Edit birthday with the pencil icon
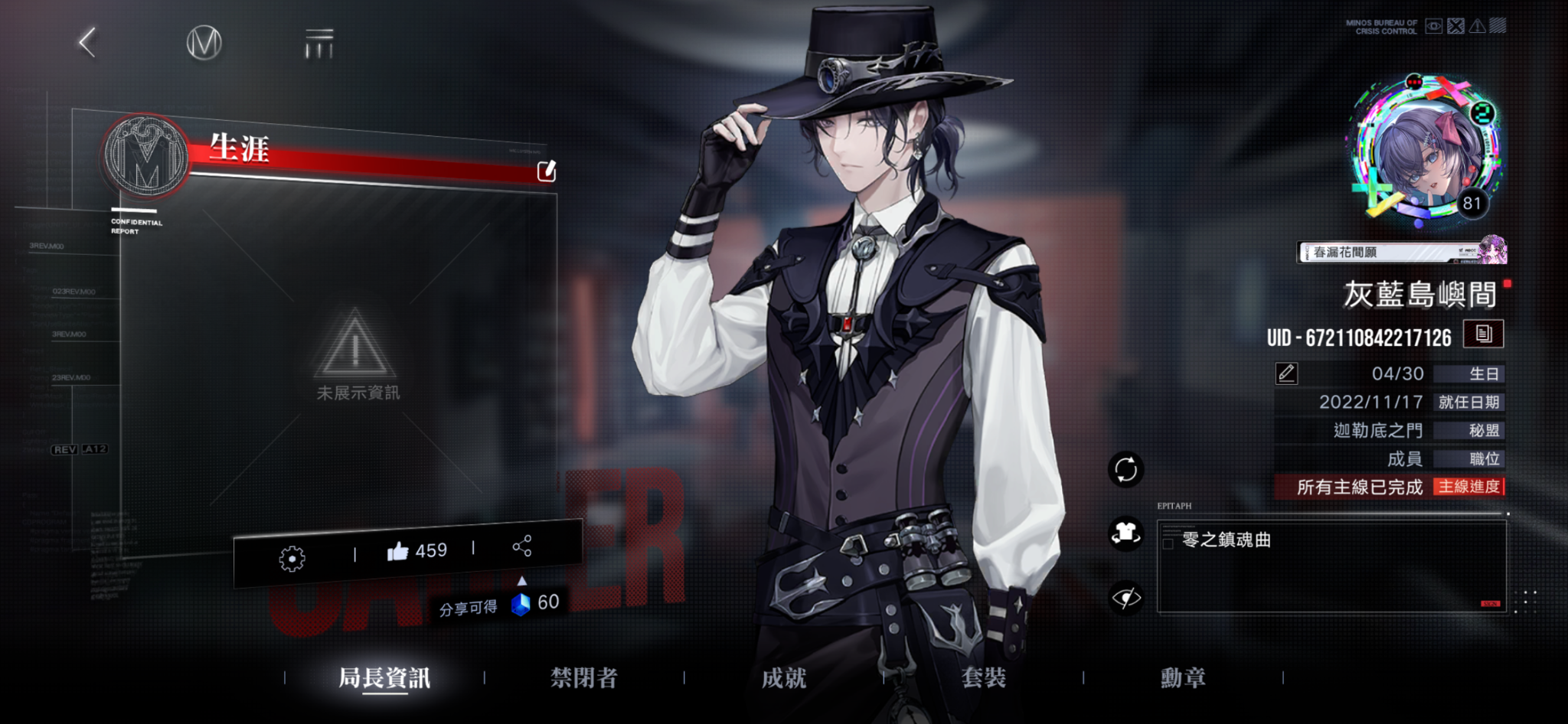The image size is (1568, 724). [1286, 373]
